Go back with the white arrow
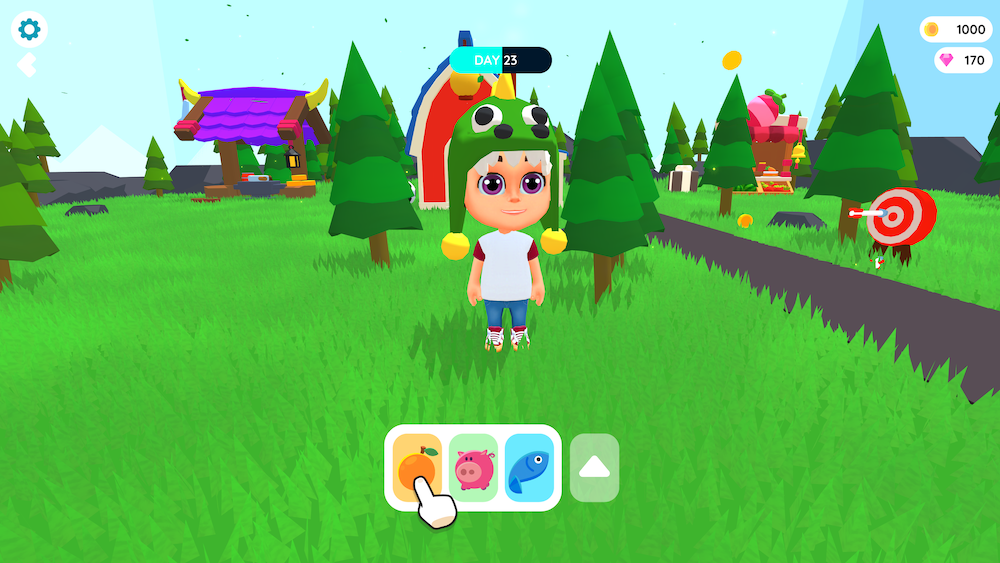 pyautogui.click(x=27, y=65)
